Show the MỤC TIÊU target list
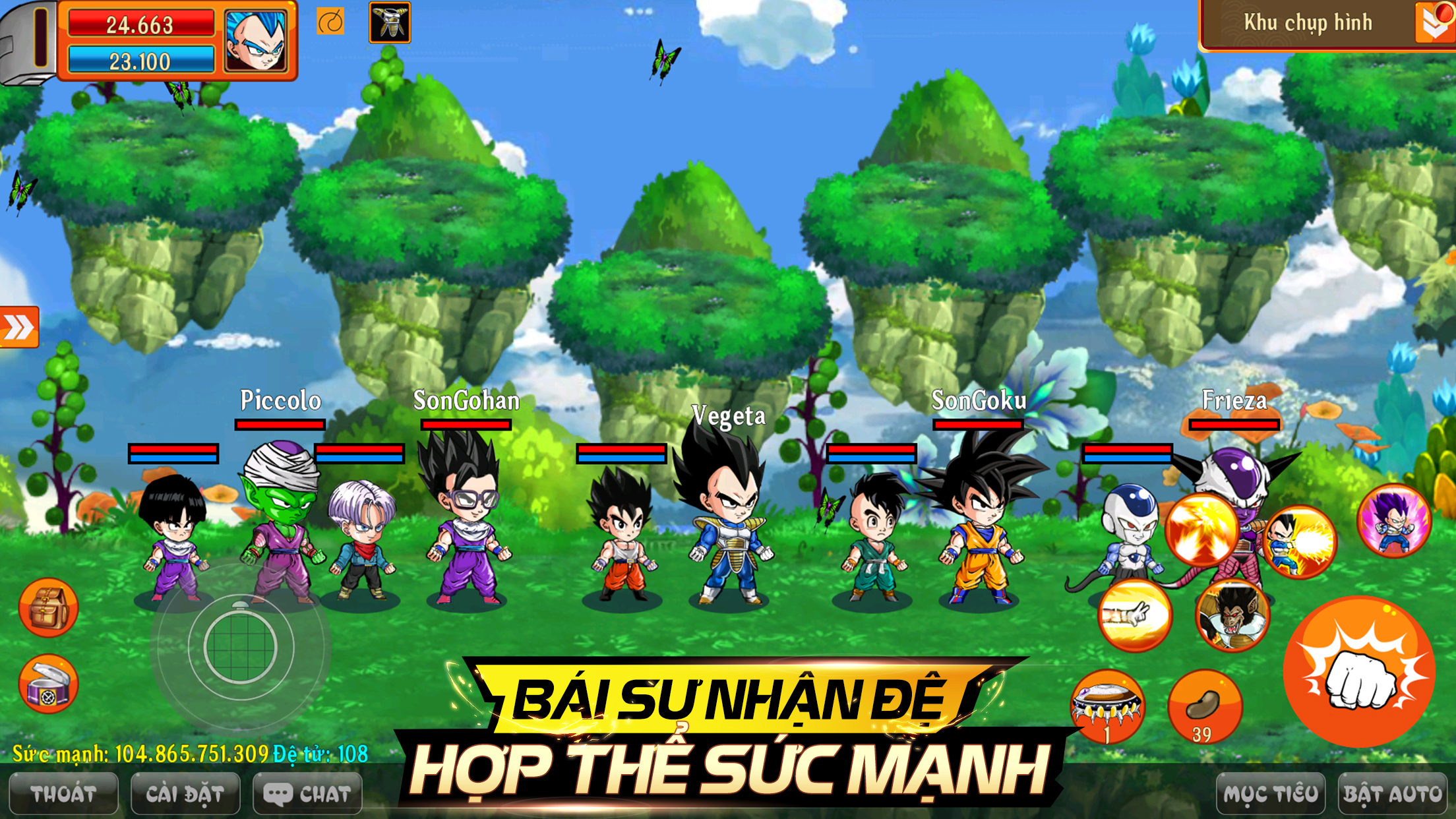 [x=1270, y=794]
